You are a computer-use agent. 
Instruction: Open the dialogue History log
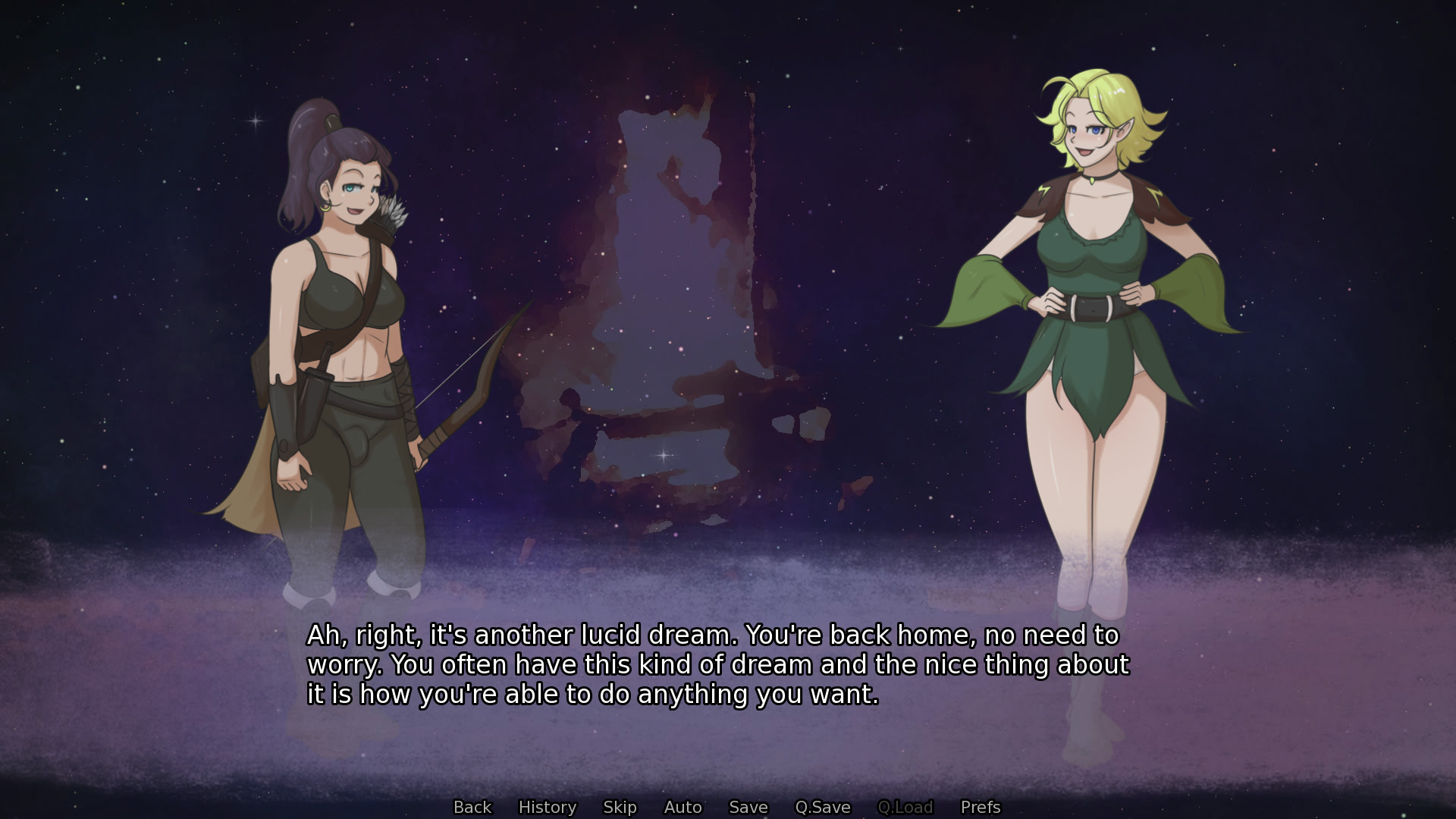tap(547, 807)
